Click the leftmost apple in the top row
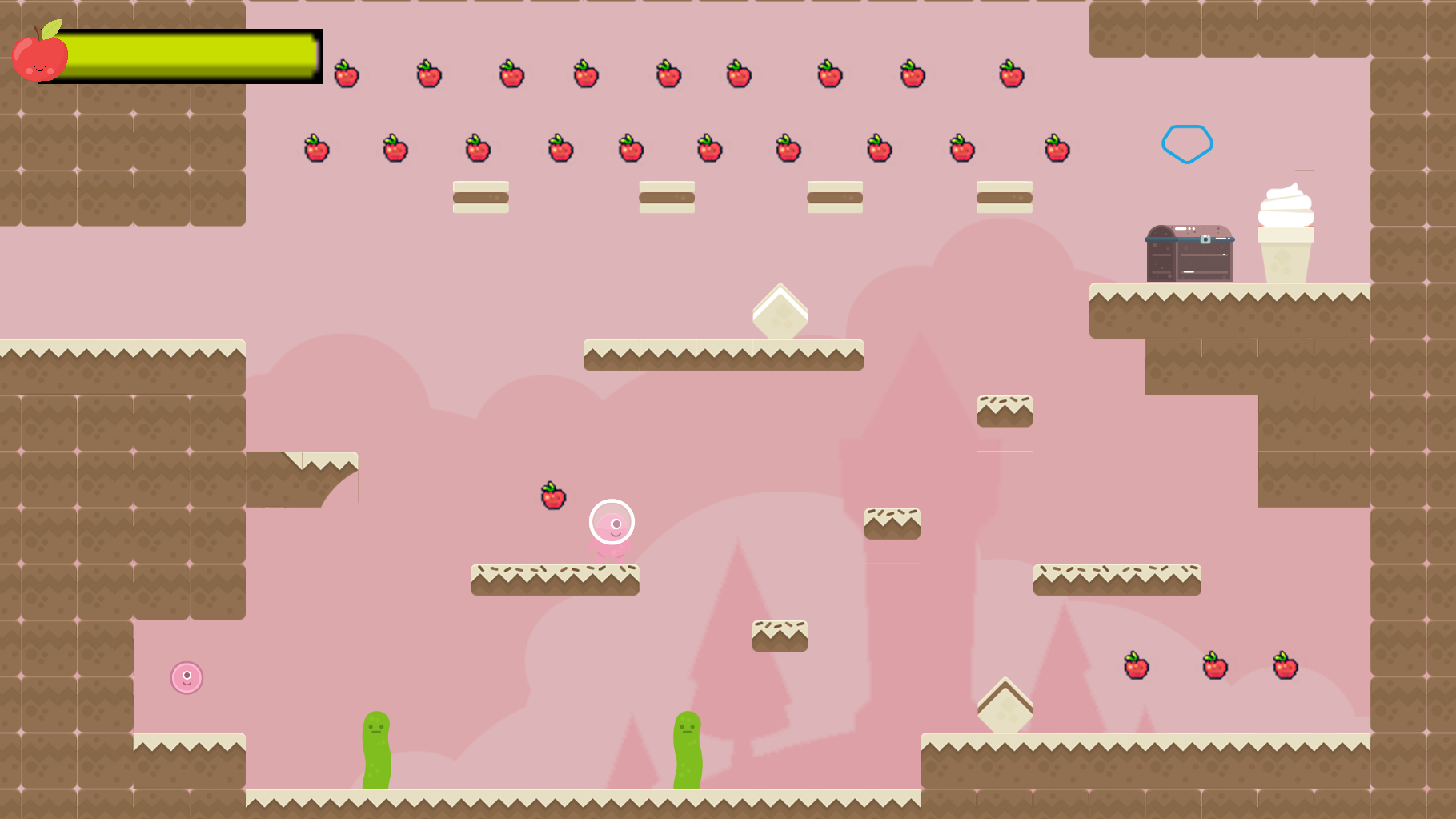The width and height of the screenshot is (1456, 819). (345, 76)
